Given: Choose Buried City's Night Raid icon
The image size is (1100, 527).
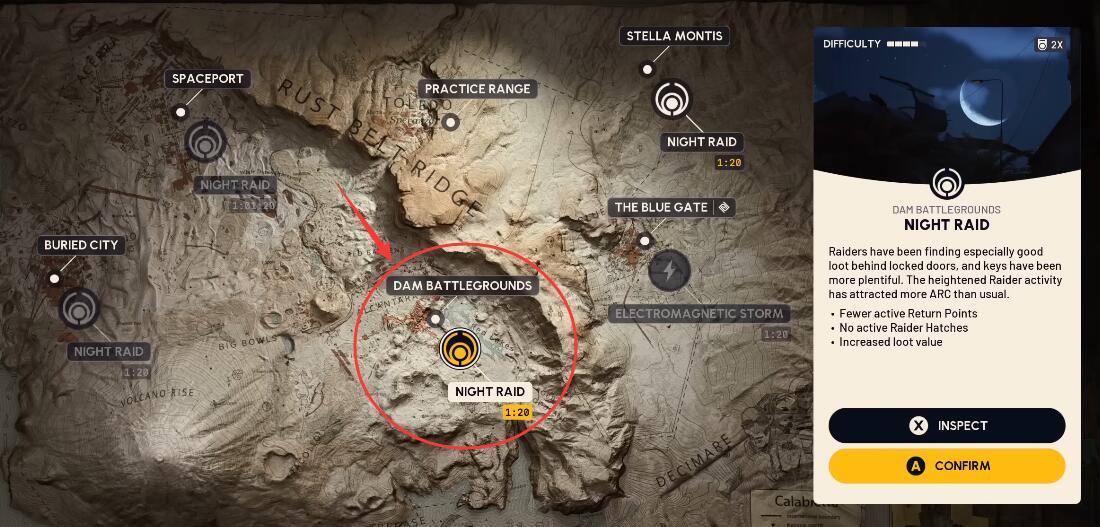Looking at the screenshot, I should 79,309.
